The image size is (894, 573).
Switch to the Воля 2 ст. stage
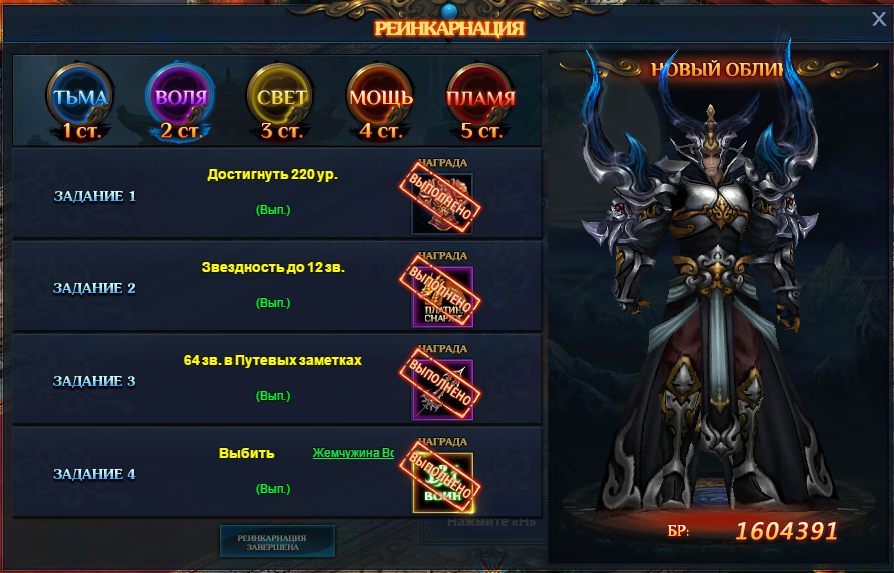tap(181, 99)
